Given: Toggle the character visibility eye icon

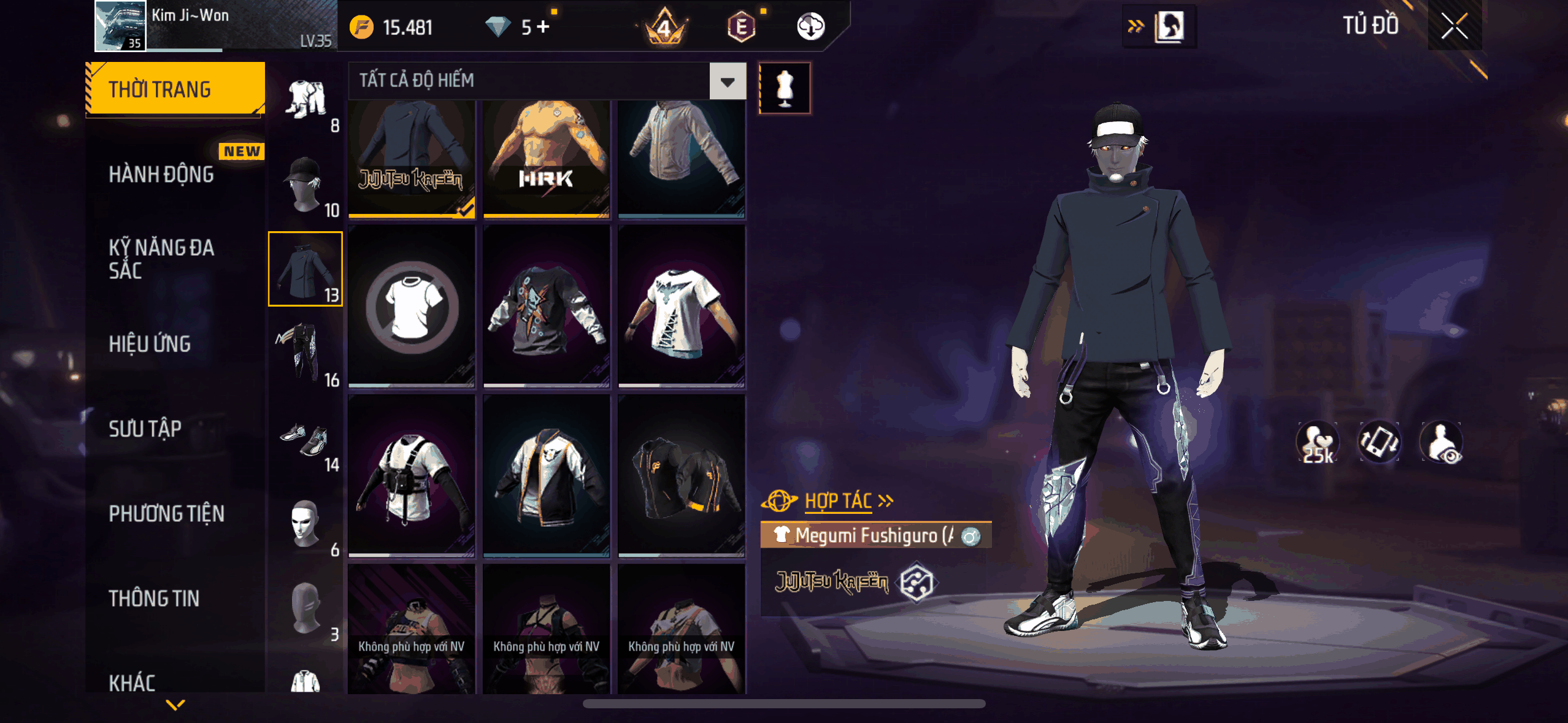Looking at the screenshot, I should 1442,443.
